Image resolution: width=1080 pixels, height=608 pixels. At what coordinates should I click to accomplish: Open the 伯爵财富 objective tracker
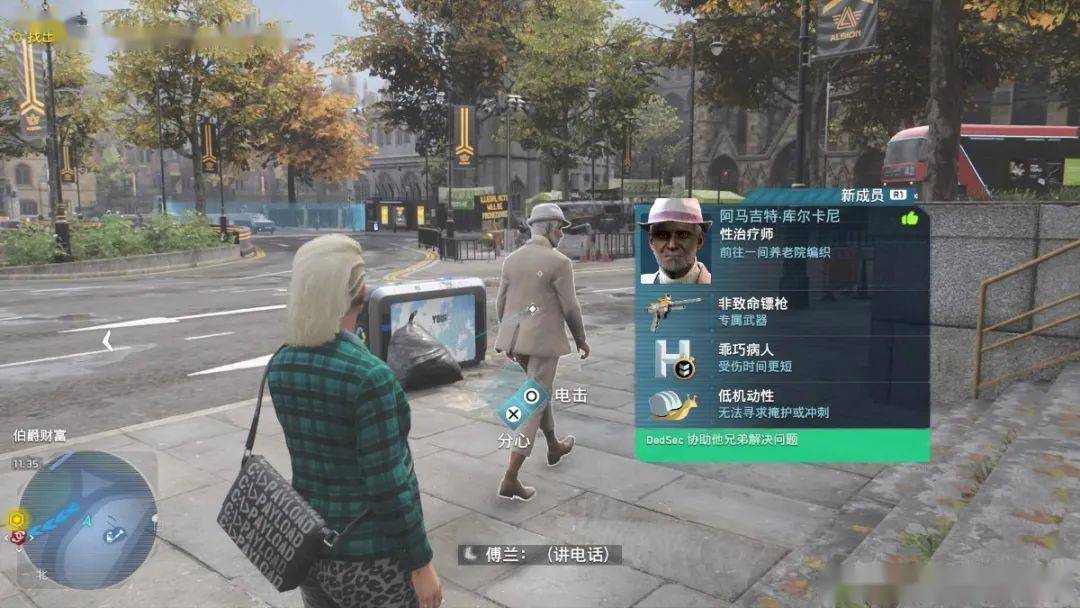coord(40,435)
